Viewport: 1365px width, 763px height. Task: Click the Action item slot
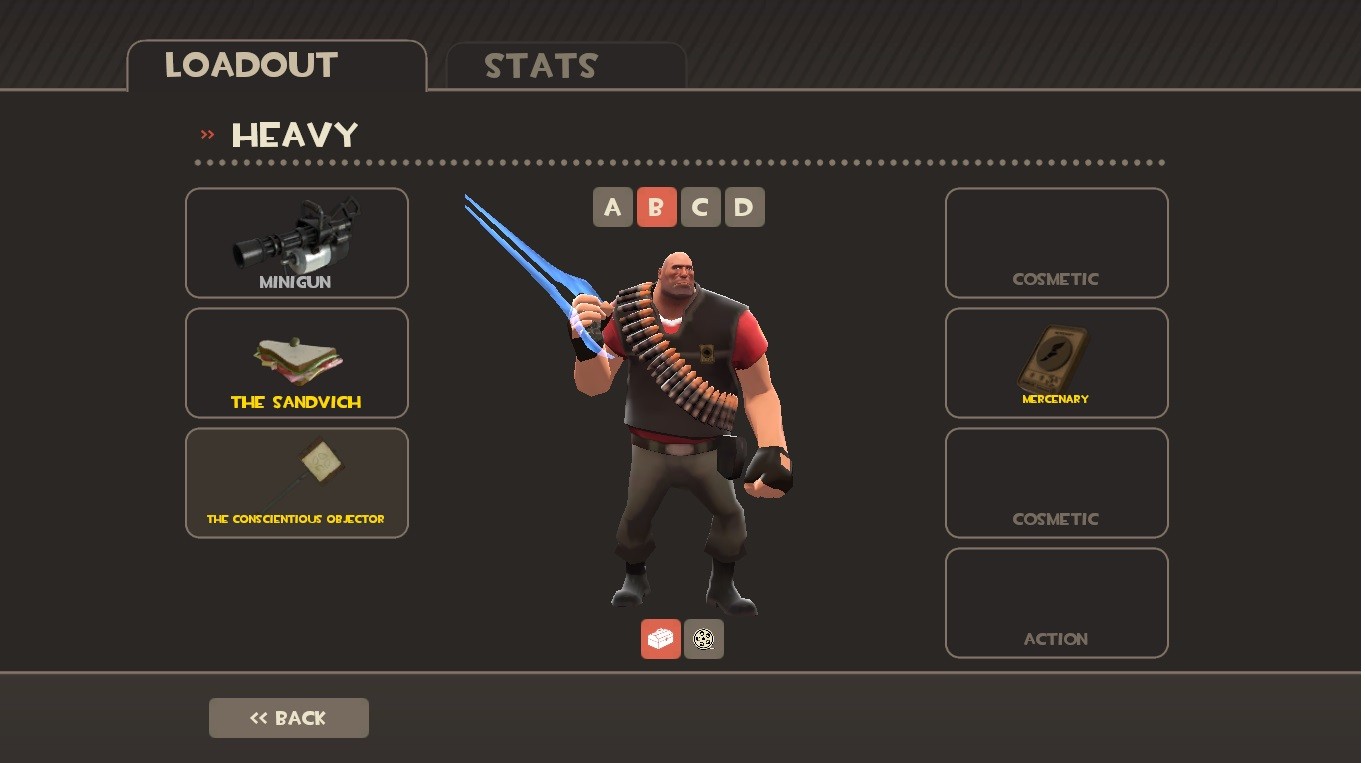click(x=1056, y=602)
